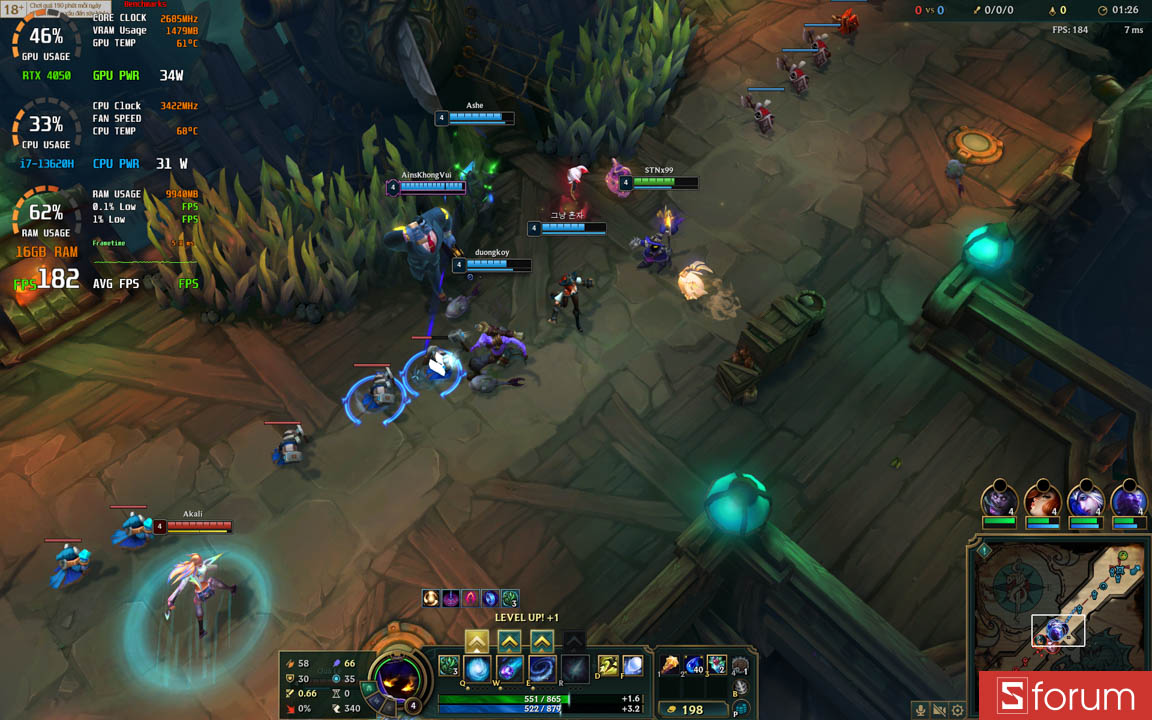
Task: Activate the W comet ability
Action: (511, 668)
